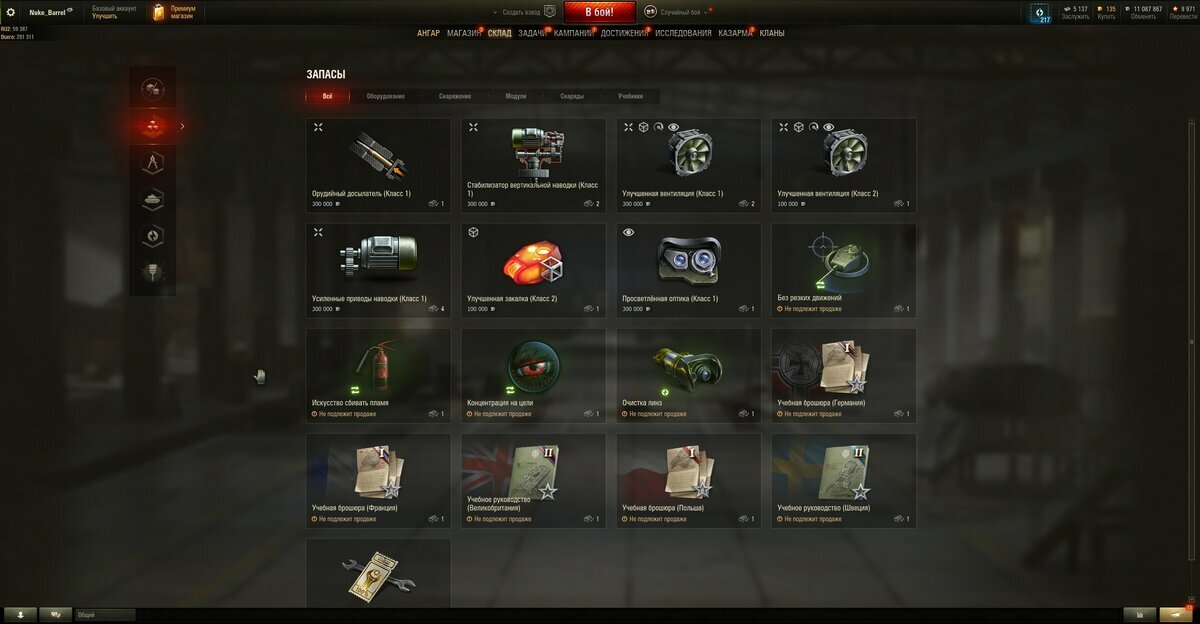Select the Просветлённая оптика (Класс 1) item

pos(688,270)
